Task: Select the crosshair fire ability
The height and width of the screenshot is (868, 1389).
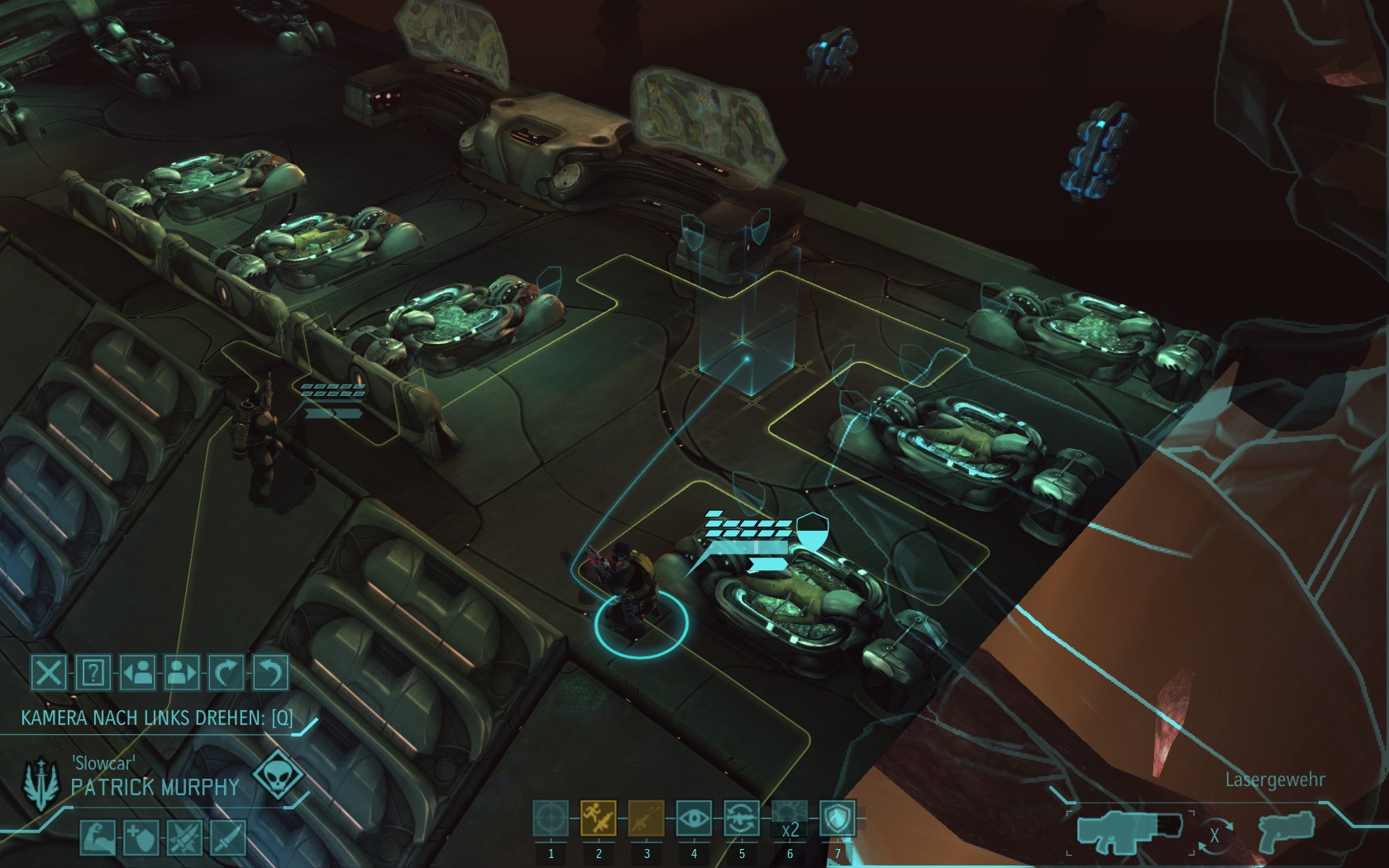Action: tap(551, 819)
